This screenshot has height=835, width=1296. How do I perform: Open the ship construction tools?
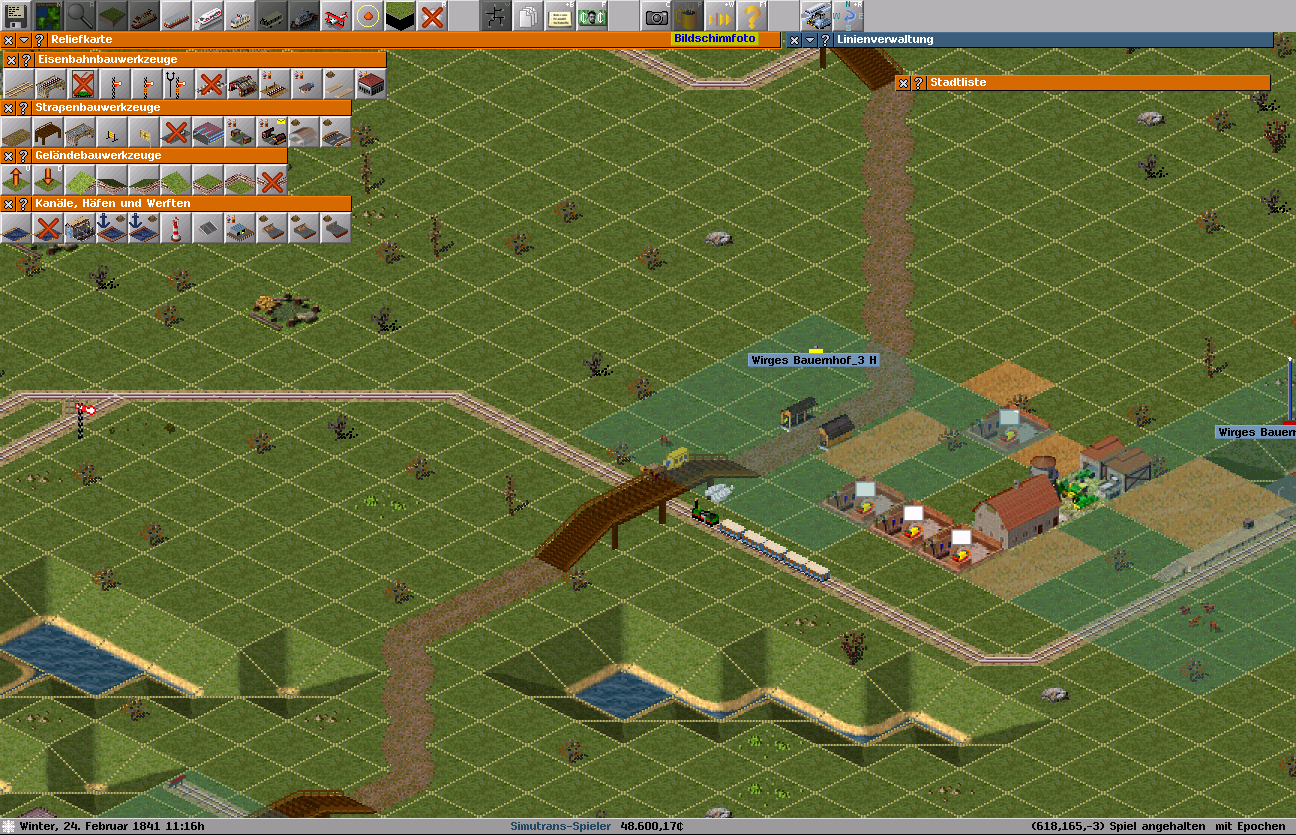pos(304,15)
